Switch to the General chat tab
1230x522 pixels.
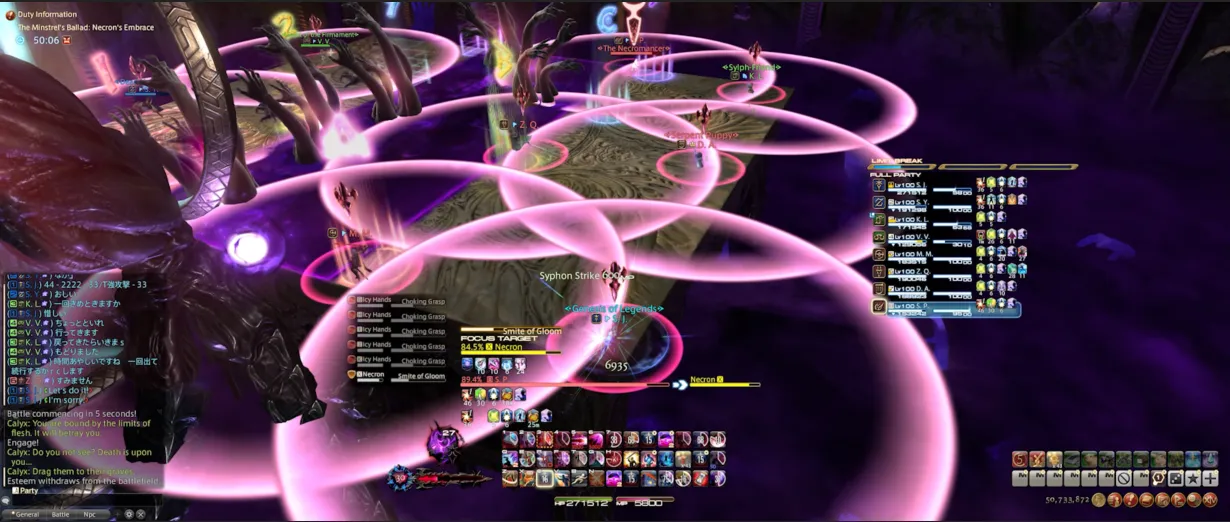26,514
